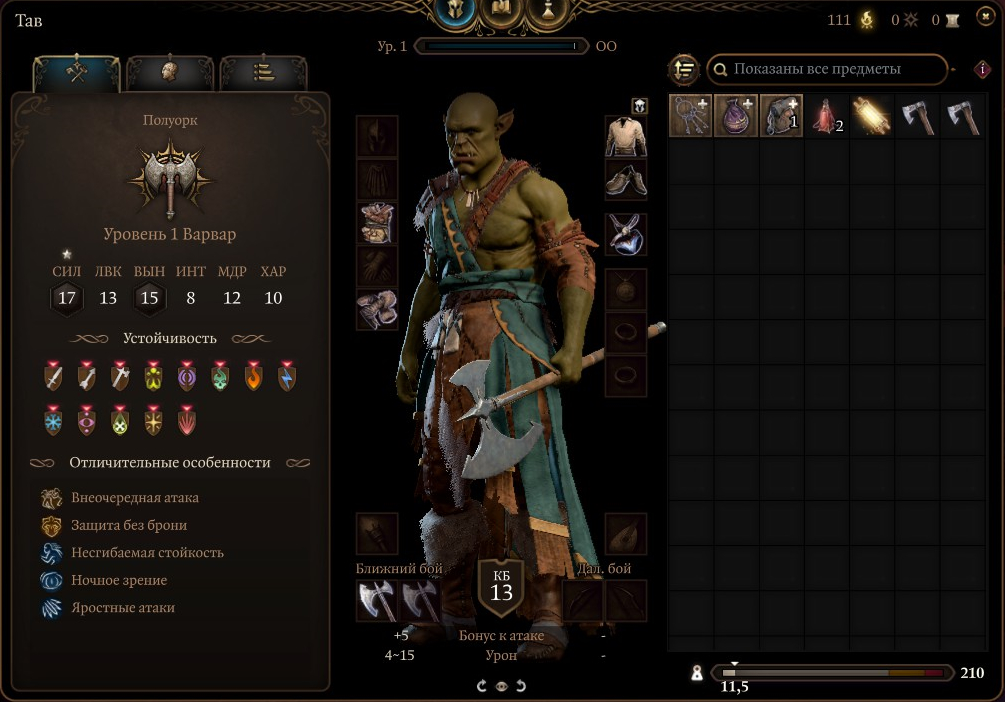This screenshot has width=1005, height=702.
Task: Select the equipped white shirt slot
Action: tap(626, 137)
